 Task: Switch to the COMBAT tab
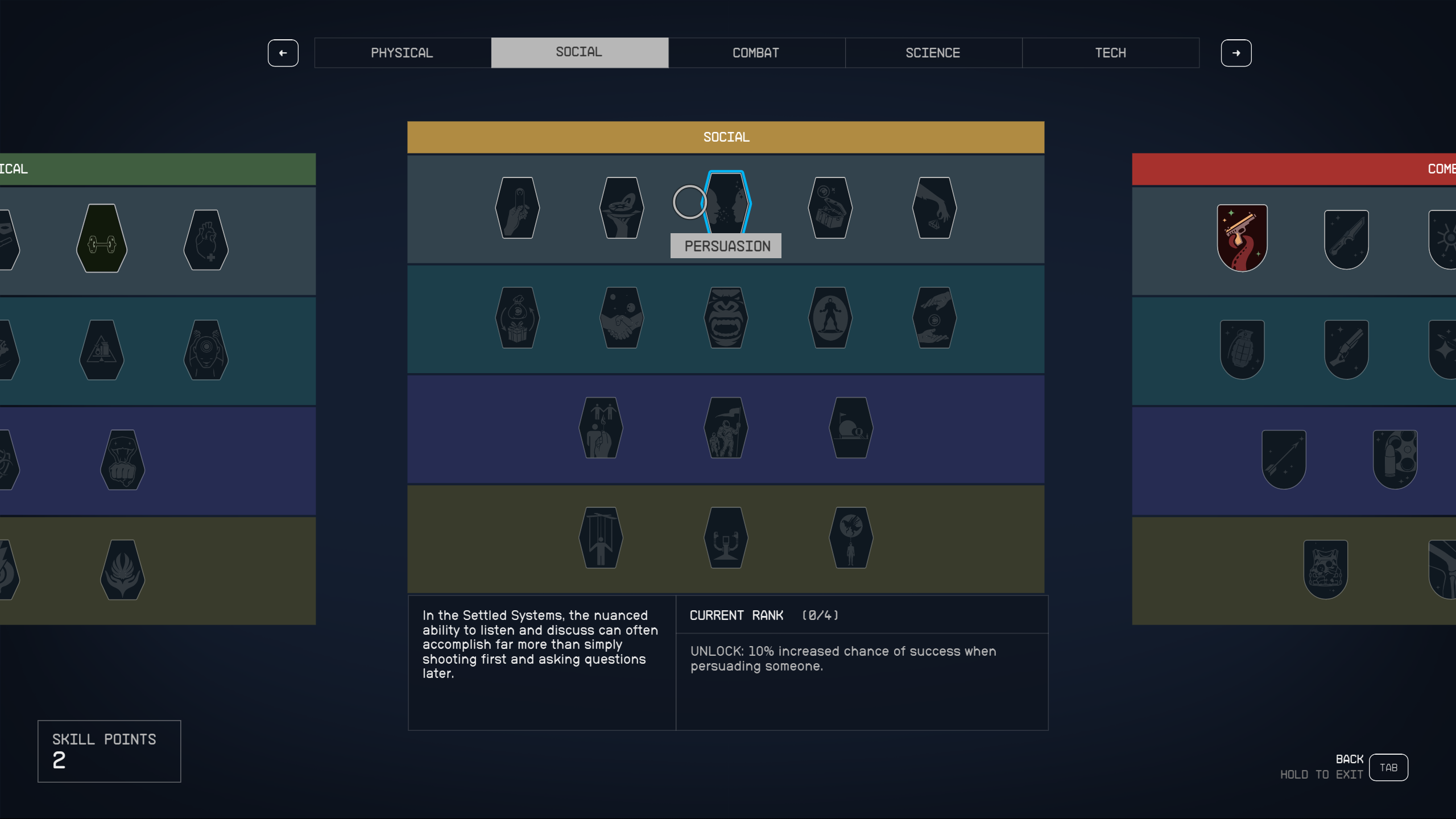click(756, 52)
